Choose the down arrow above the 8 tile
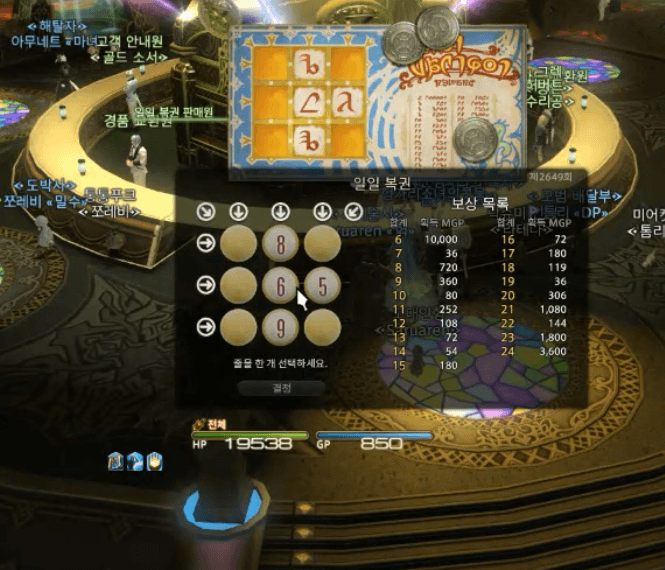This screenshot has width=665, height=570. coord(281,211)
